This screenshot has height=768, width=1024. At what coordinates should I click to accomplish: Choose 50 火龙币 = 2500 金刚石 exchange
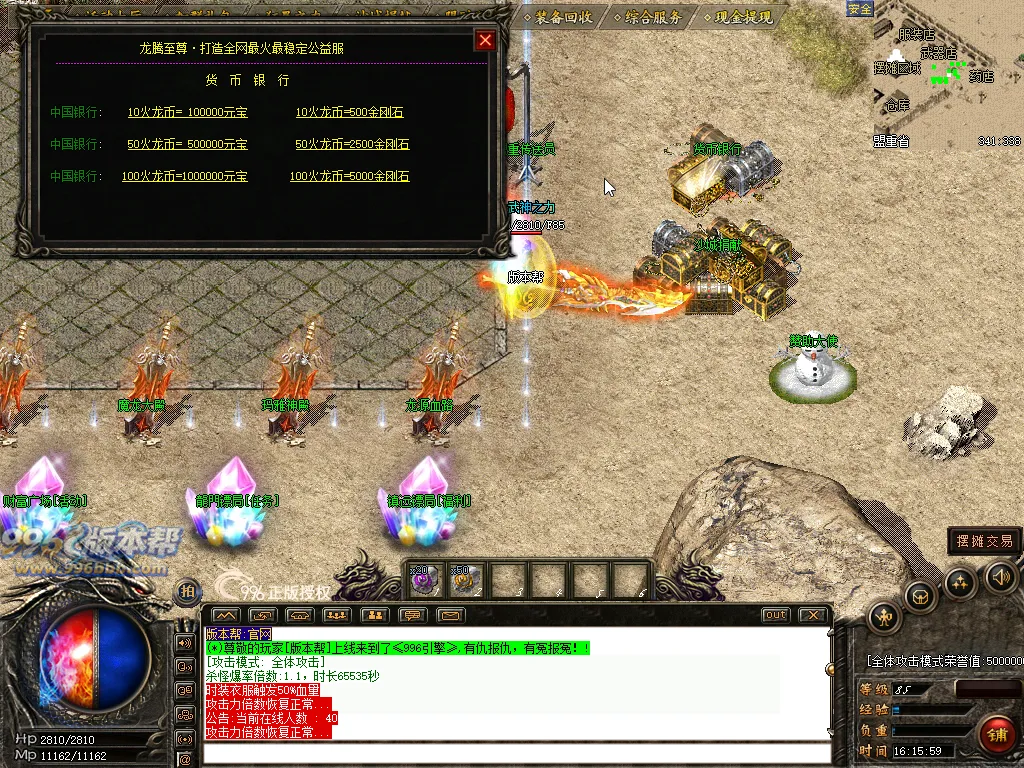coord(352,145)
